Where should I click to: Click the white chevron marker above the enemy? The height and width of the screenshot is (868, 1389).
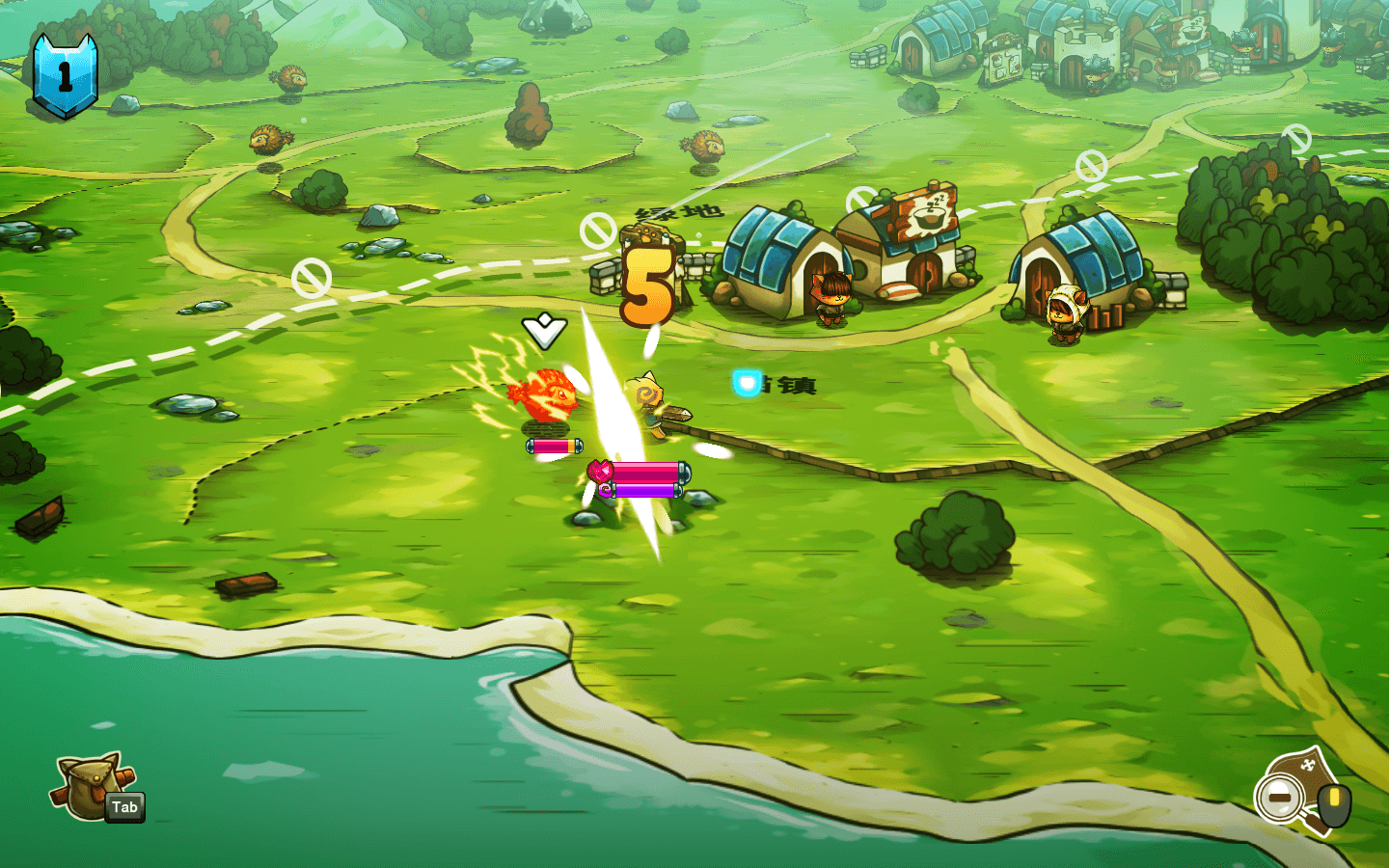tap(543, 331)
